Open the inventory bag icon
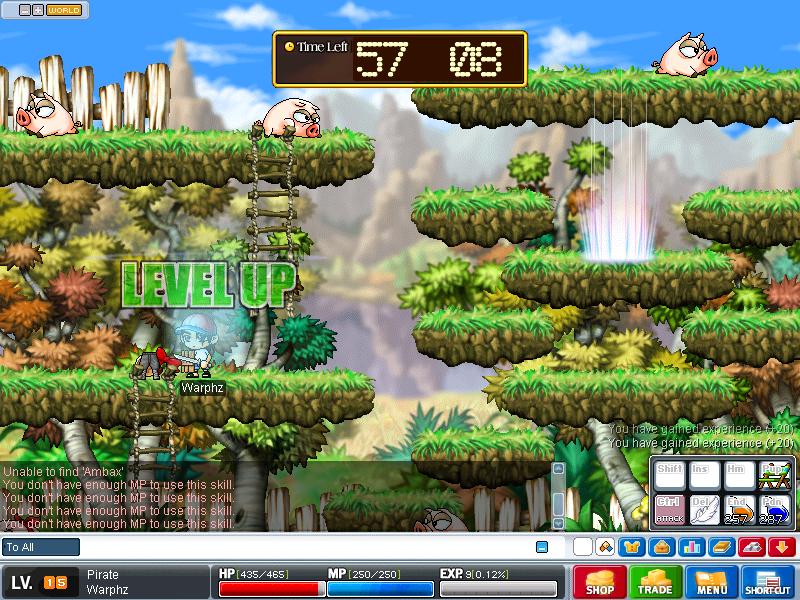800x600 pixels. pos(660,547)
